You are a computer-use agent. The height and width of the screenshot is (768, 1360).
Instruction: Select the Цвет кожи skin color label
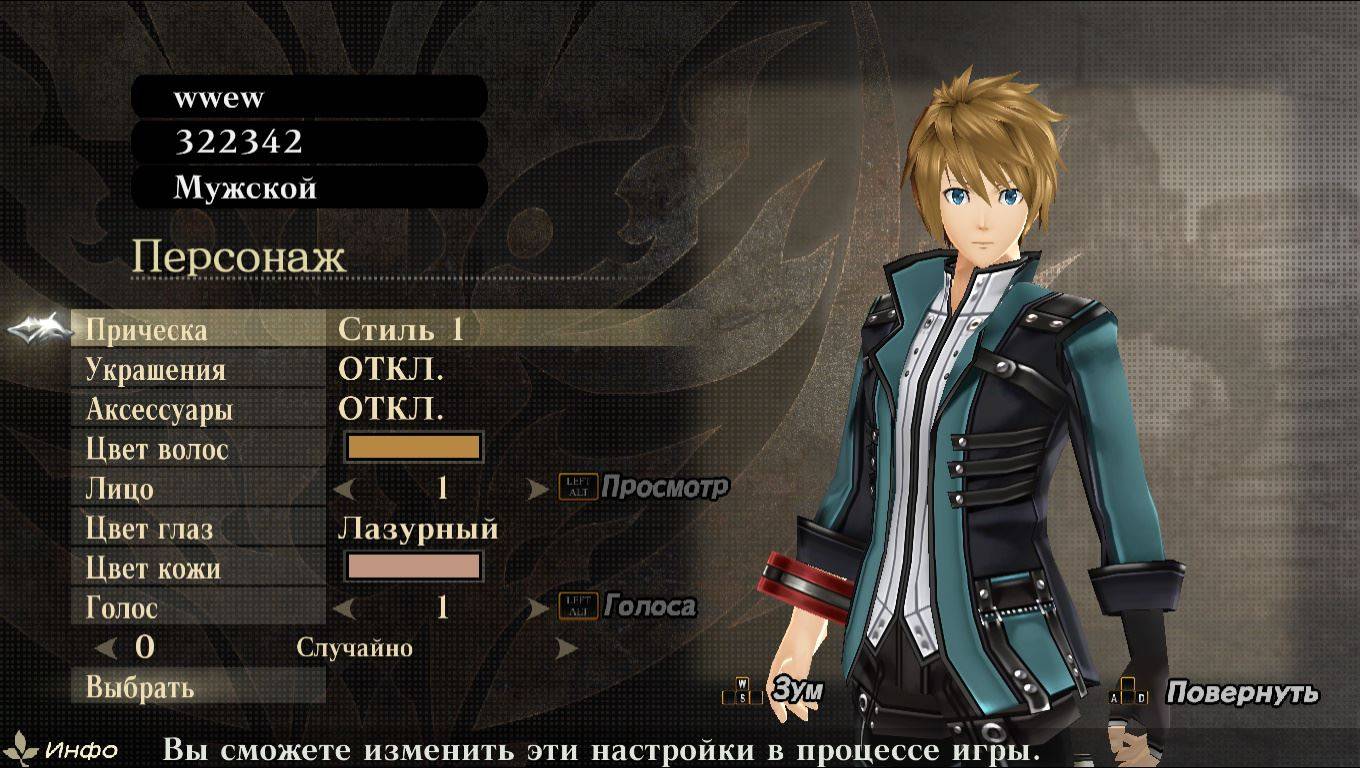153,568
